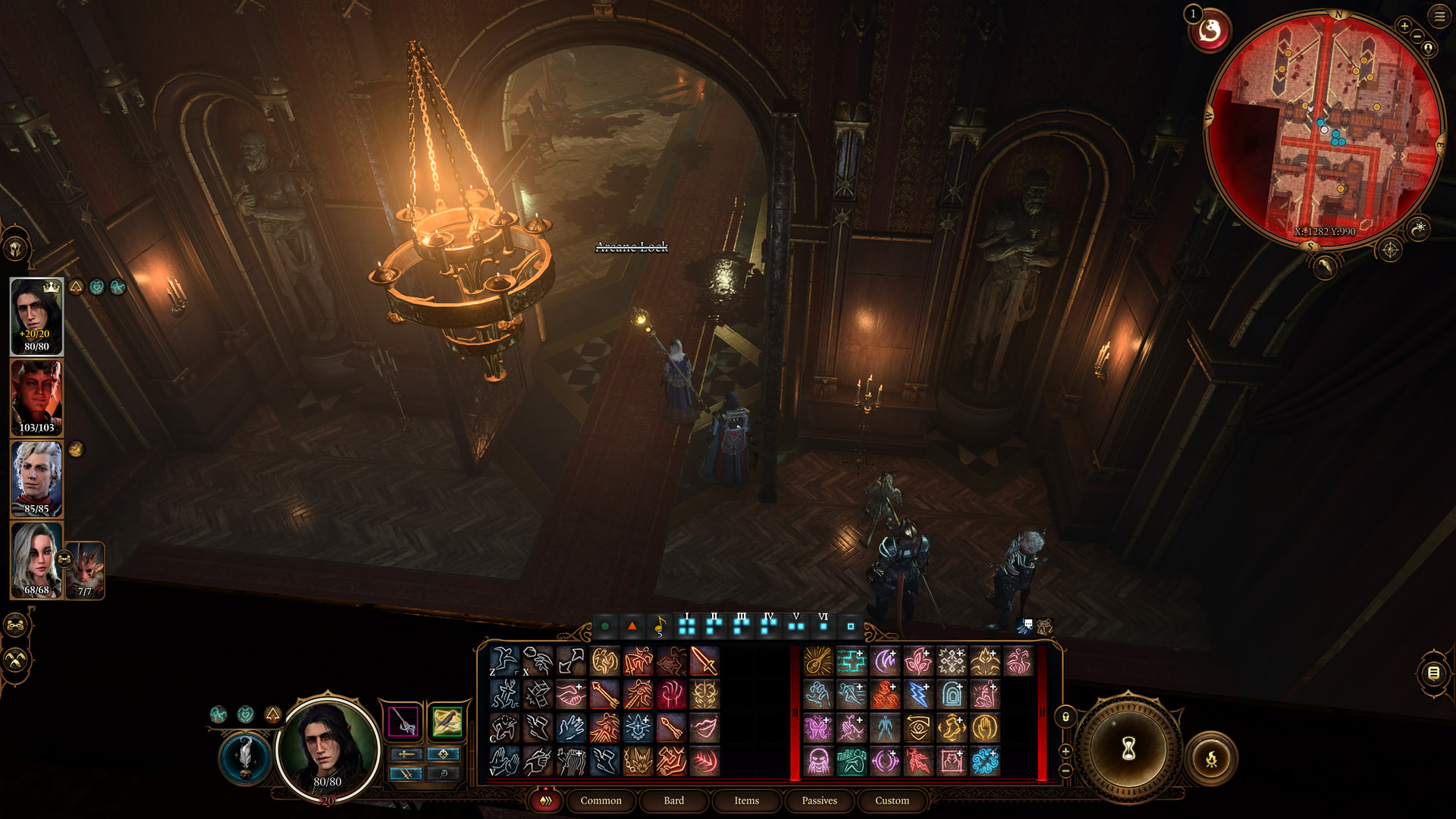Viewport: 1456px width, 819px height.
Task: Switch to the Custom hotbar tab
Action: [x=892, y=801]
